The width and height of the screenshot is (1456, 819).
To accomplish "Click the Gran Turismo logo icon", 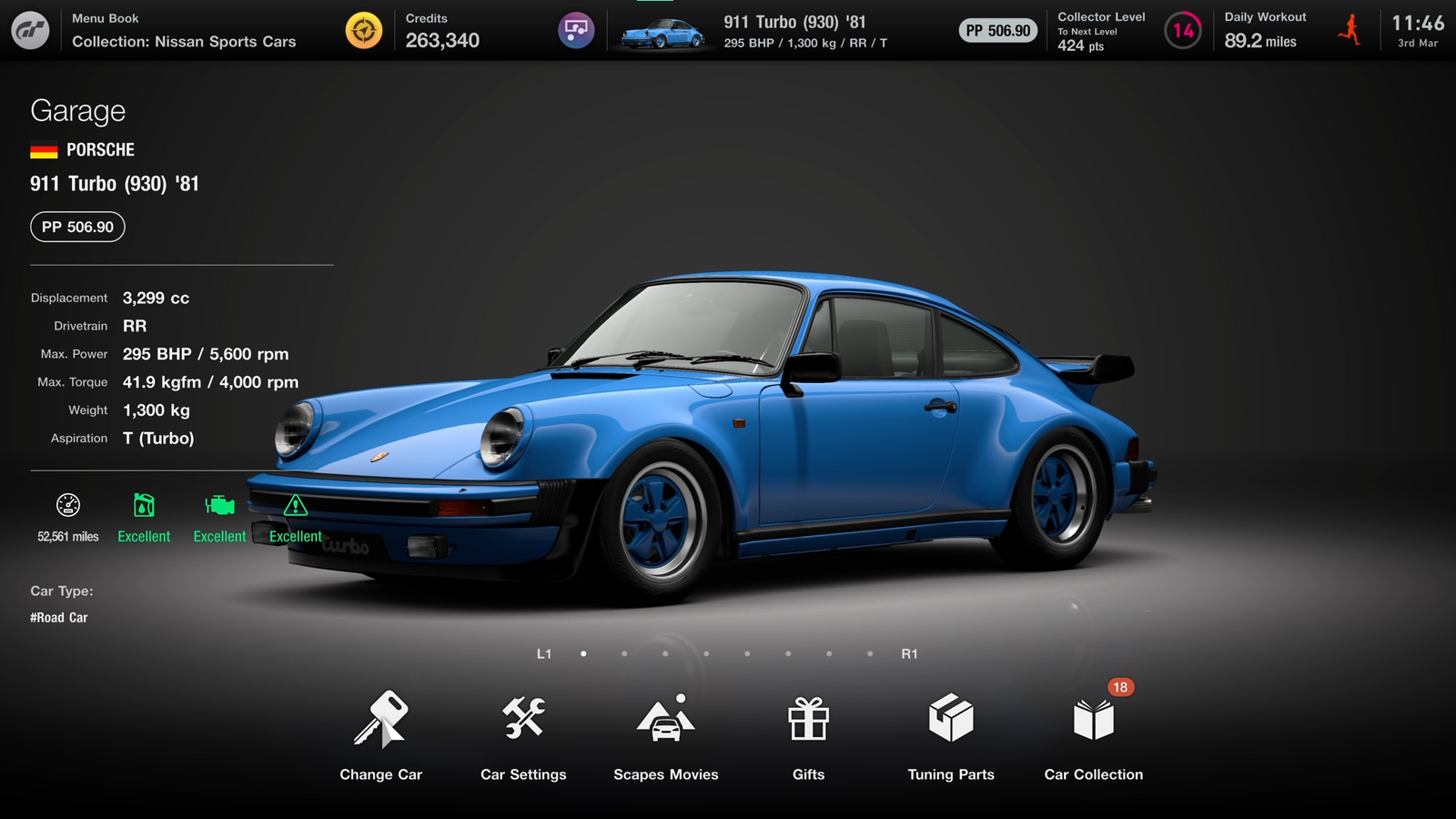I will pyautogui.click(x=30, y=31).
